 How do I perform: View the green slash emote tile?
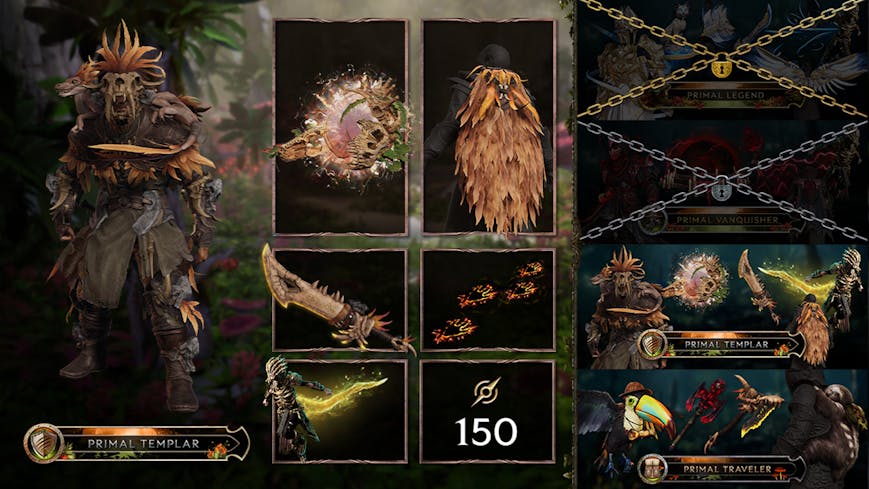340,411
